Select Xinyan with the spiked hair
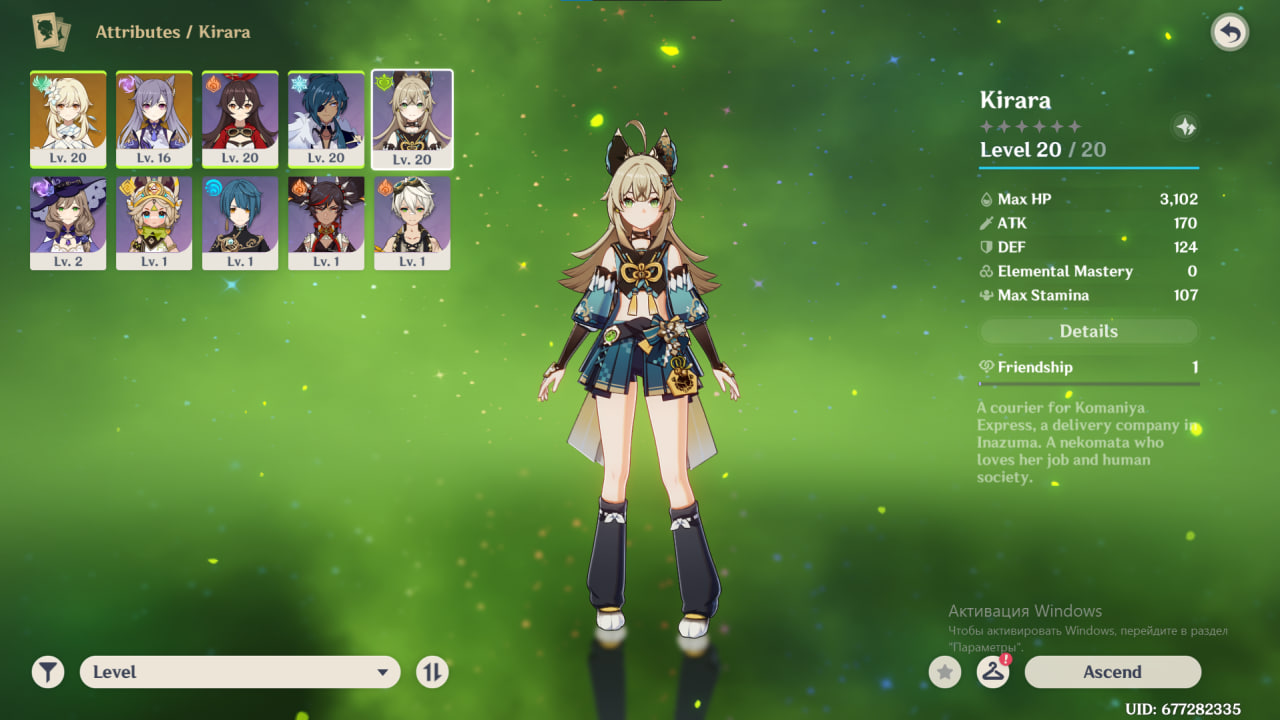 [x=326, y=223]
